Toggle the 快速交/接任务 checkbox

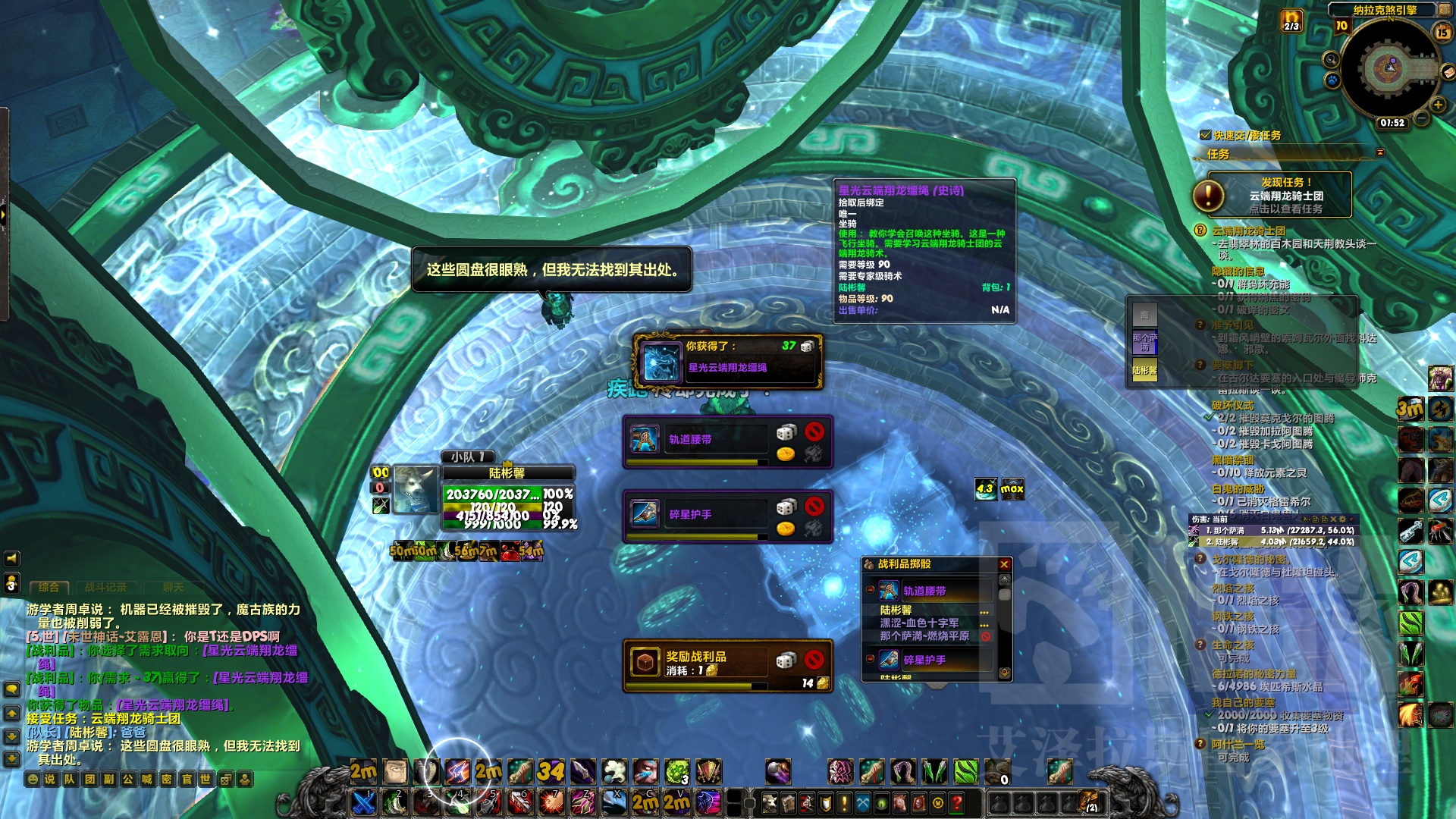(x=1205, y=135)
